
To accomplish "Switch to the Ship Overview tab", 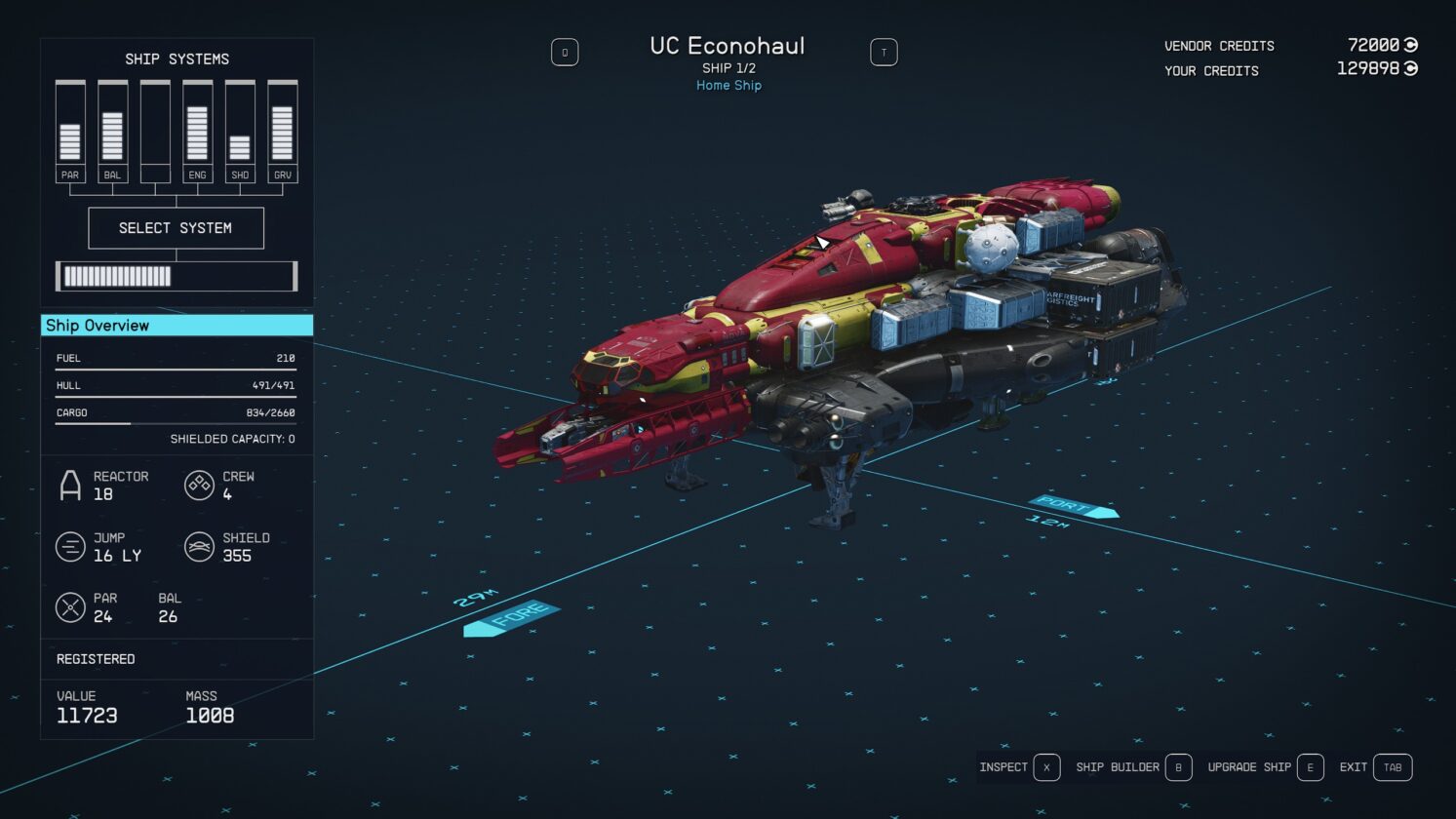I will click(x=176, y=325).
